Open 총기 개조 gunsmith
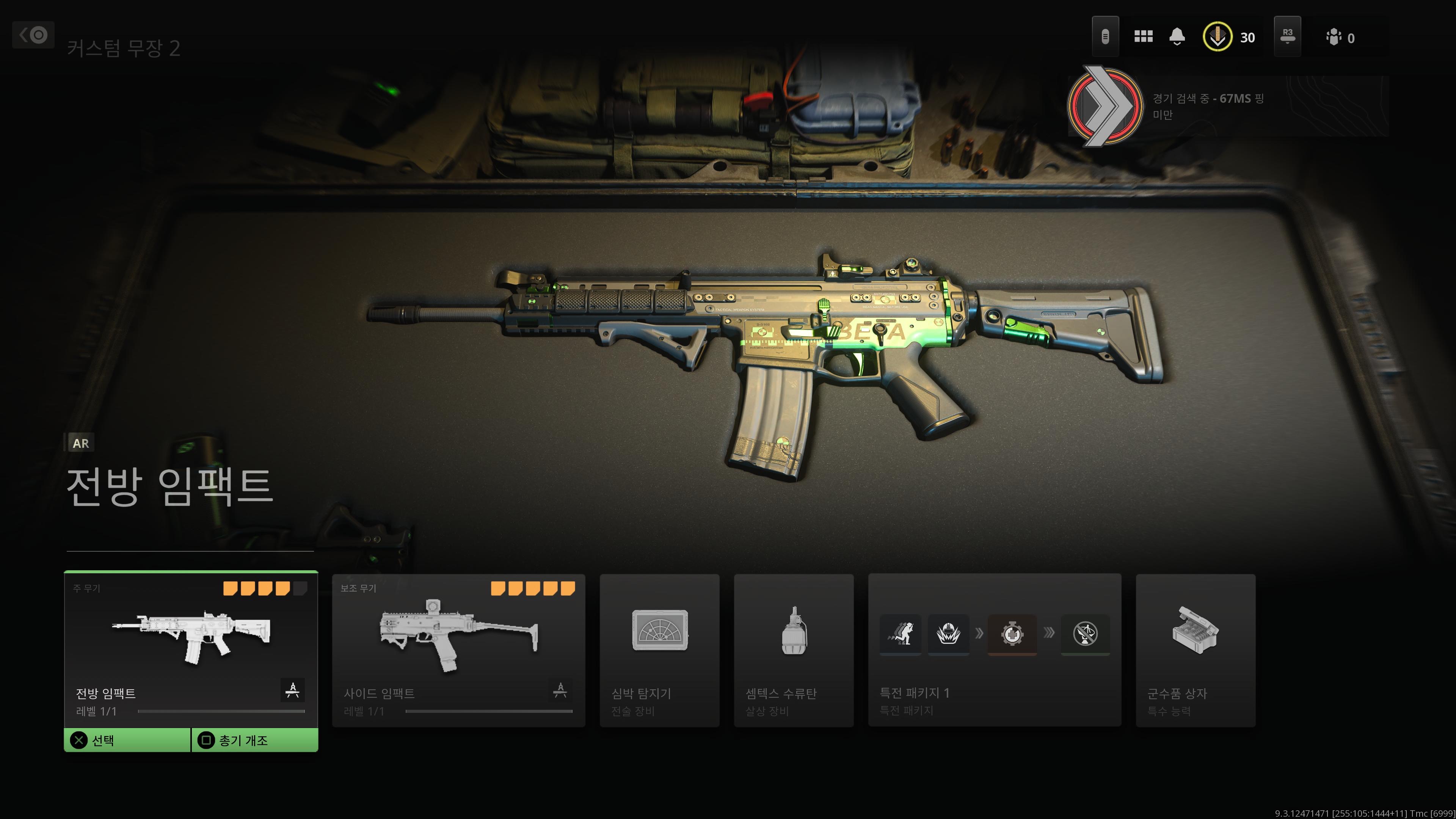Viewport: 1456px width, 819px height. pyautogui.click(x=255, y=740)
